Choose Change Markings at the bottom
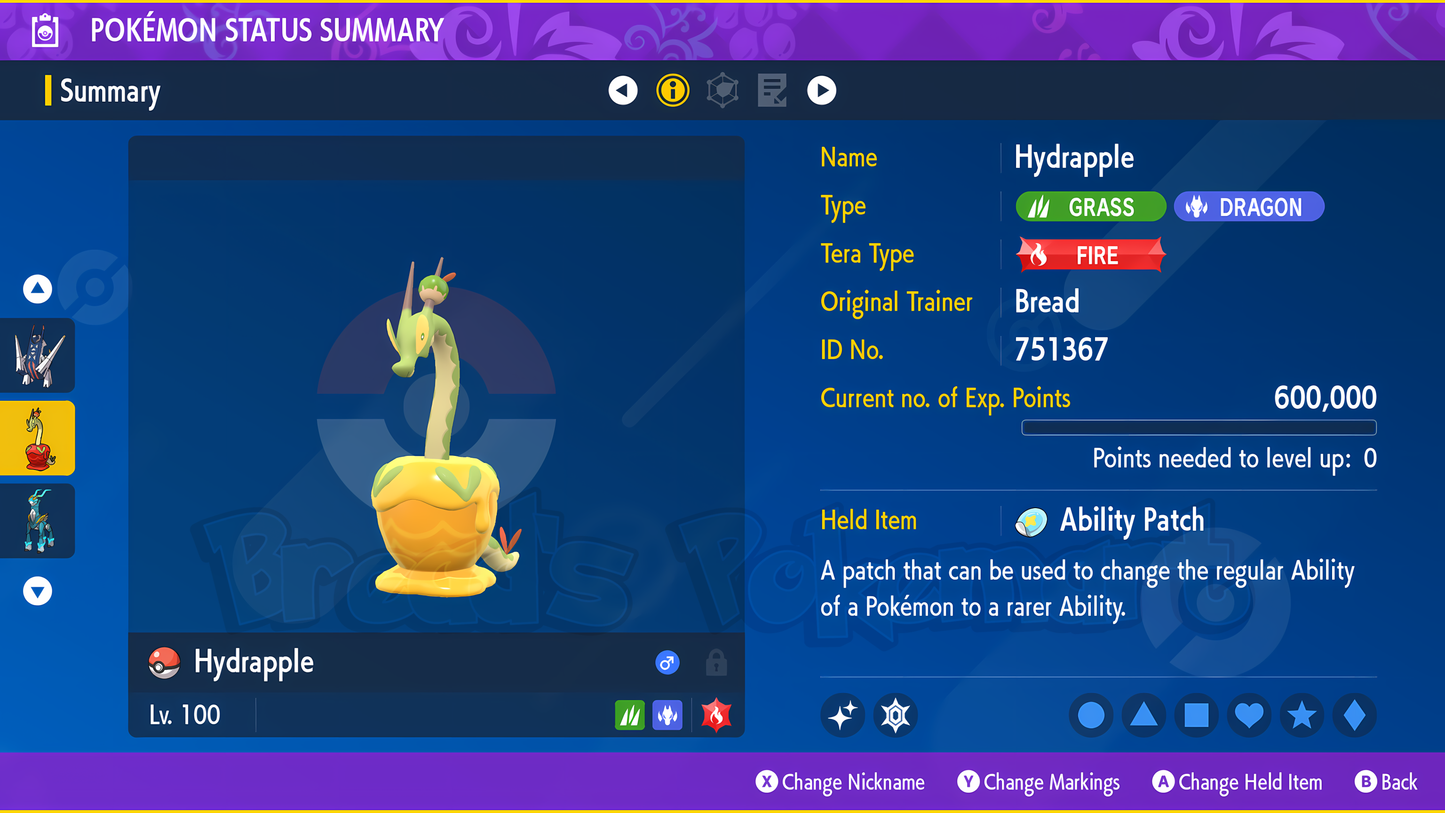Screen dimensions: 1445x813 [1039, 782]
